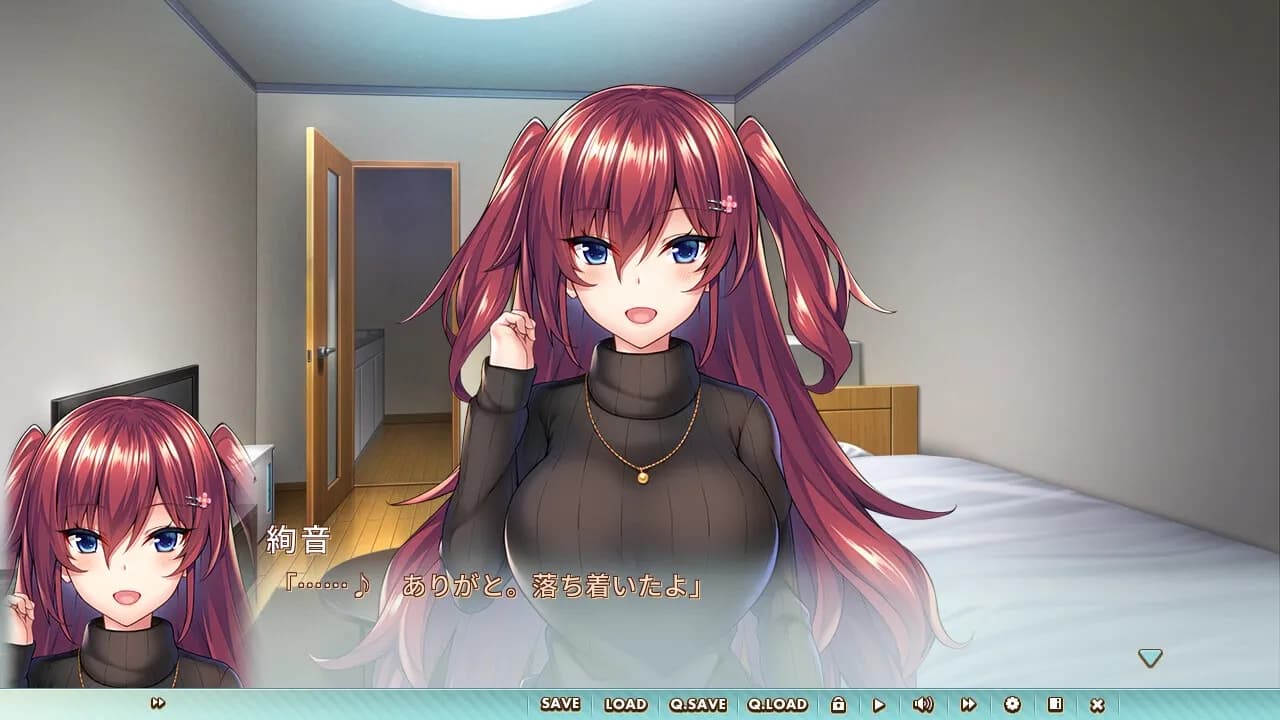Click the speaker voice playback icon
The image size is (1280, 720).
[x=923, y=704]
